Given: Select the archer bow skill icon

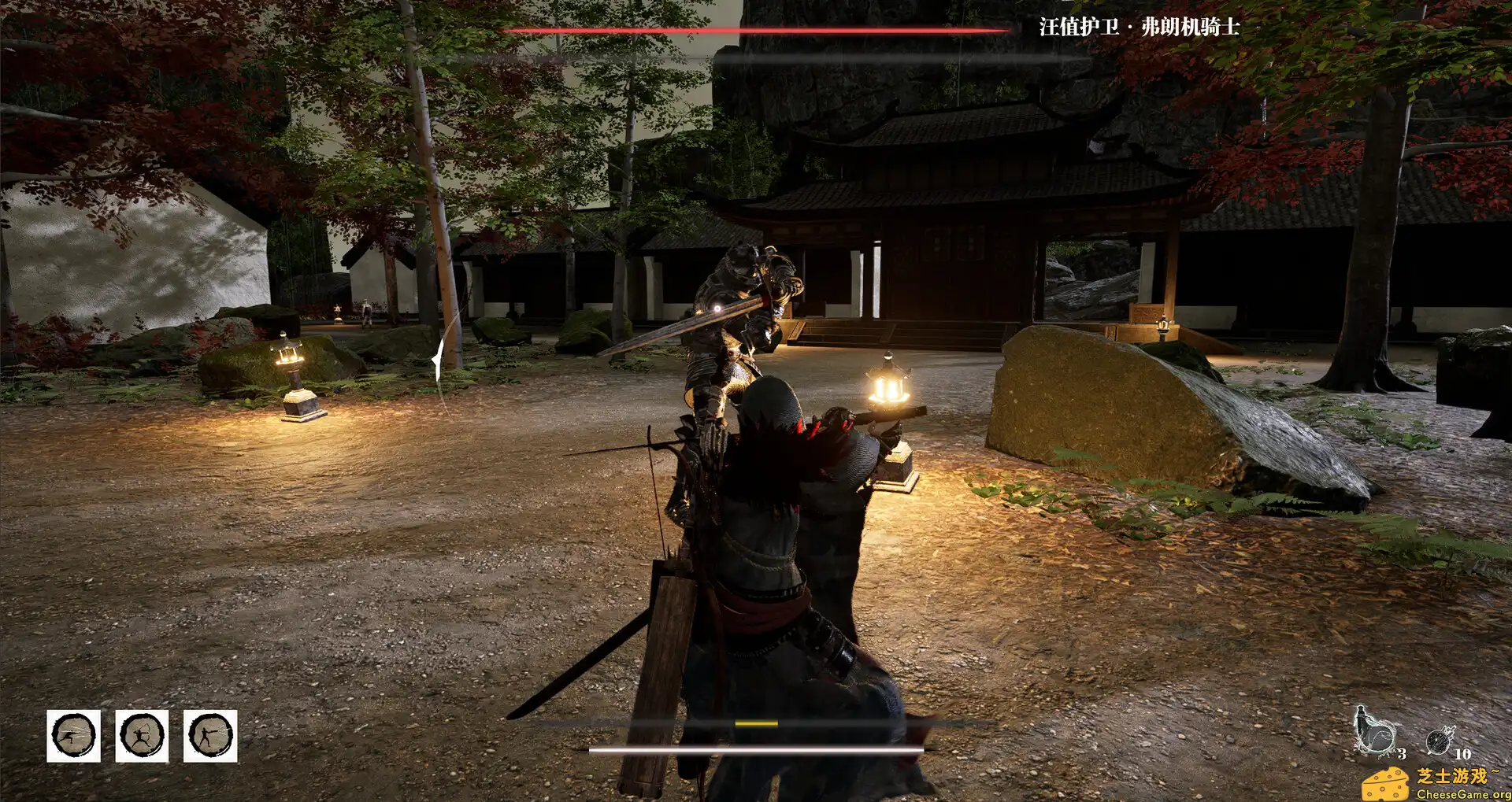Looking at the screenshot, I should (x=140, y=736).
